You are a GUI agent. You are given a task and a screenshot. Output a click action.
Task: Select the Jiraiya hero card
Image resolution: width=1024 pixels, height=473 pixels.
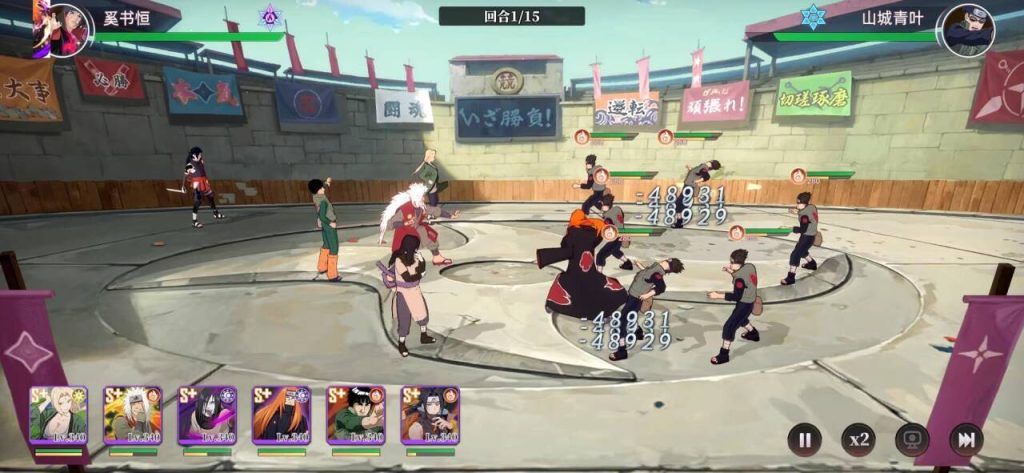click(132, 415)
